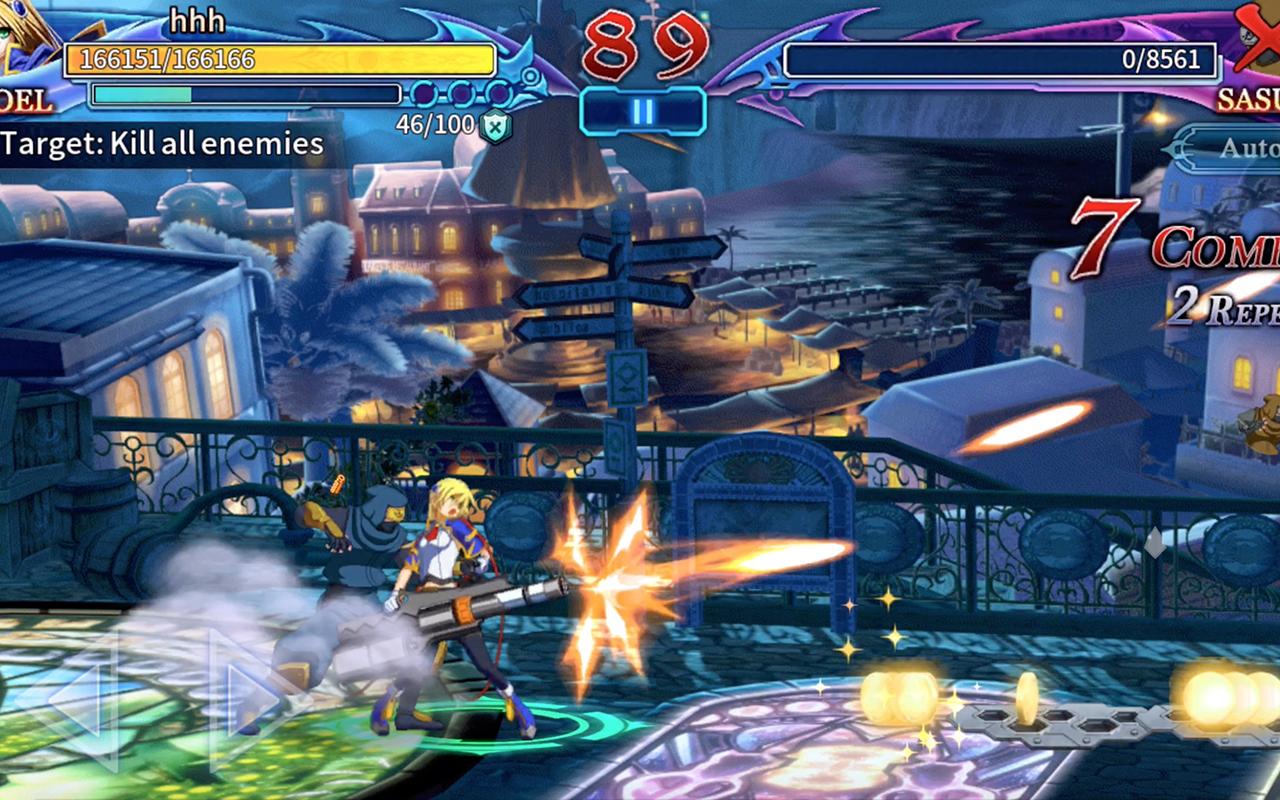1280x800 pixels.
Task: Toggle the Auto battle button
Action: tap(1230, 148)
